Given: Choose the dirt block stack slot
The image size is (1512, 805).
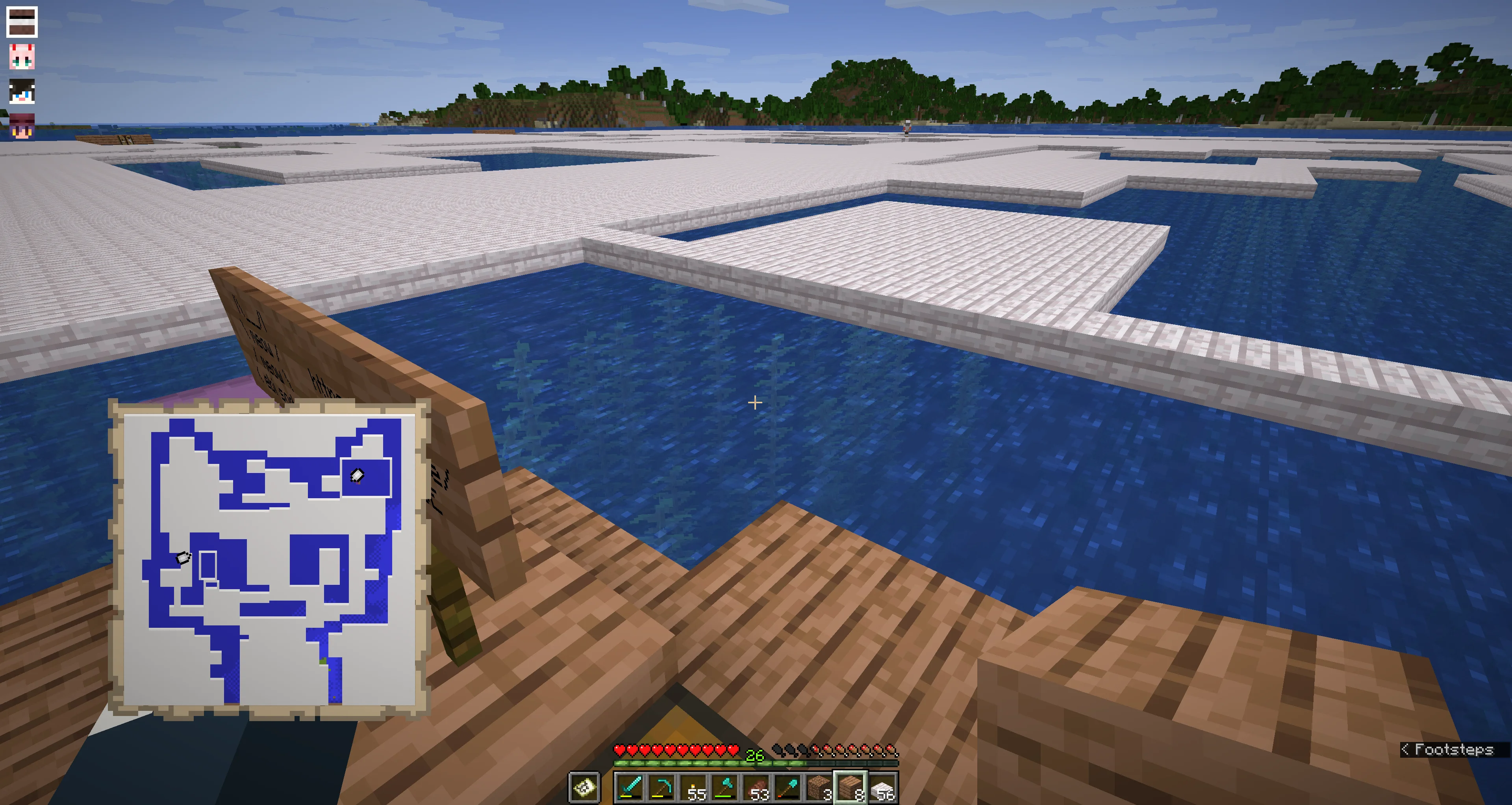Looking at the screenshot, I should click(x=819, y=787).
